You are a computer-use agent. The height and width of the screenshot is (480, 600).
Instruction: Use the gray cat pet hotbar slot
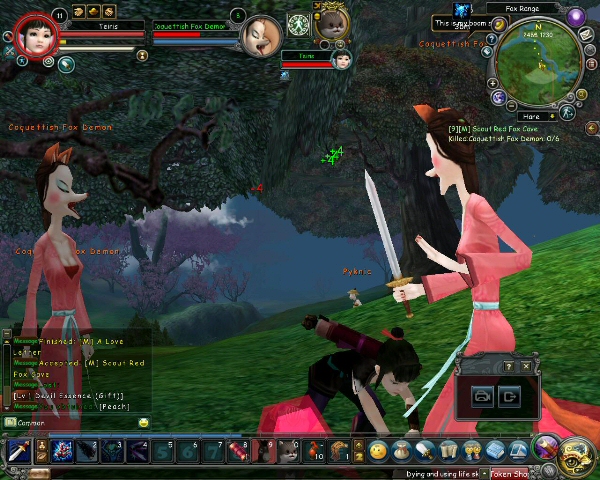tap(289, 451)
